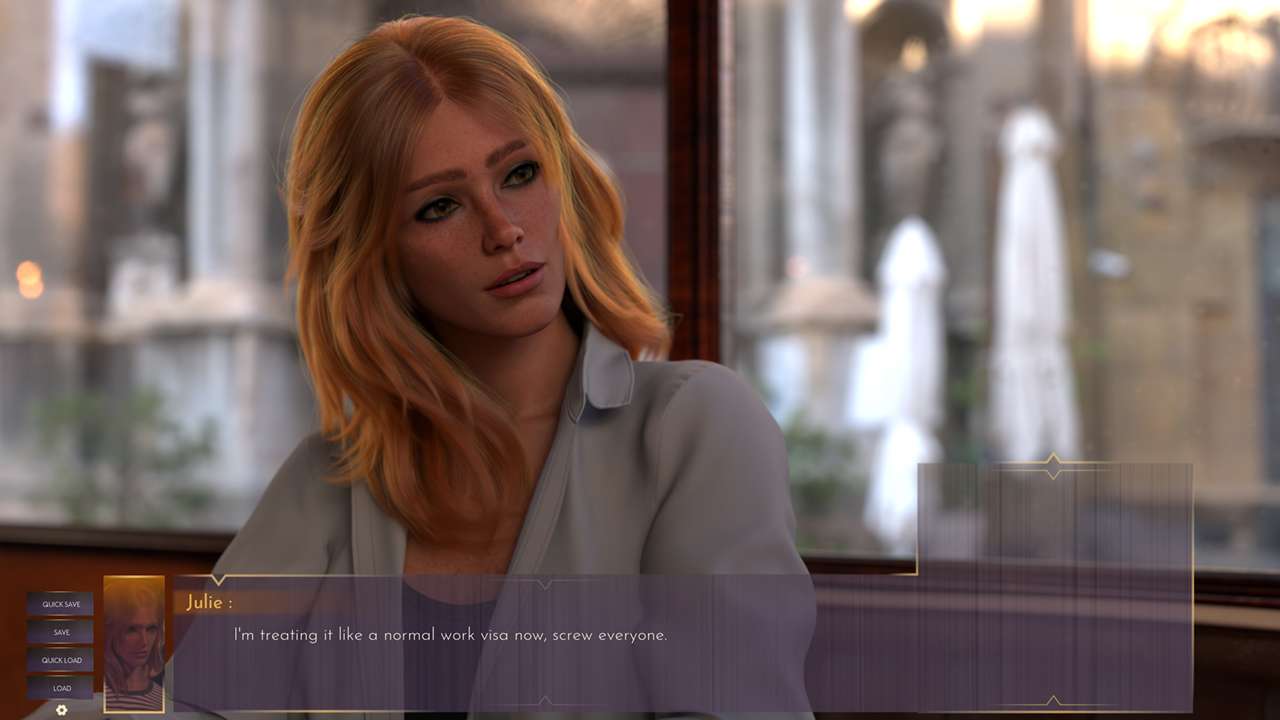
Task: Open the Load game menu
Action: coord(60,688)
